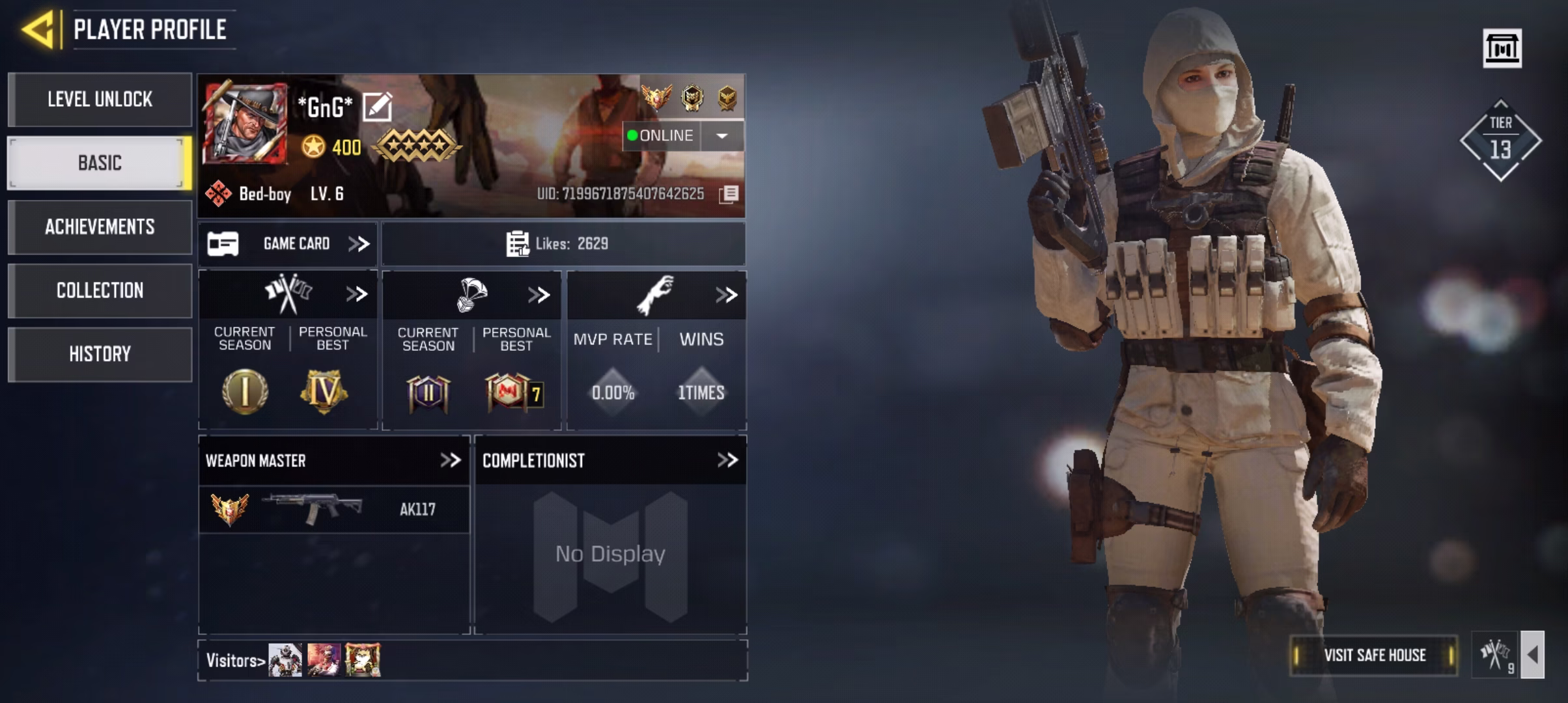Open the Collection tab
The image size is (1568, 703).
(x=100, y=290)
